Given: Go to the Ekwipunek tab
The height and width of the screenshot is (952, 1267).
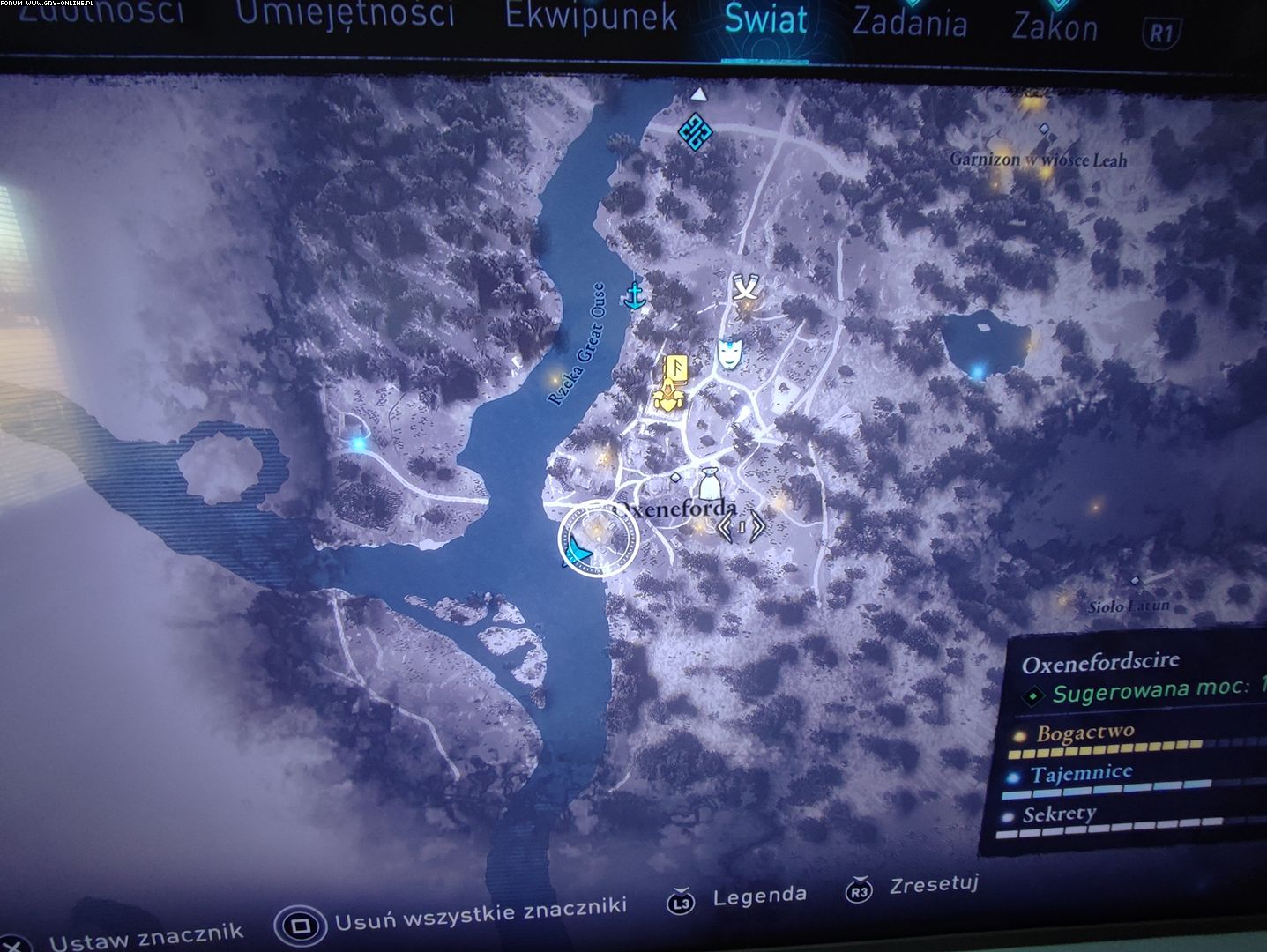Looking at the screenshot, I should 591,18.
